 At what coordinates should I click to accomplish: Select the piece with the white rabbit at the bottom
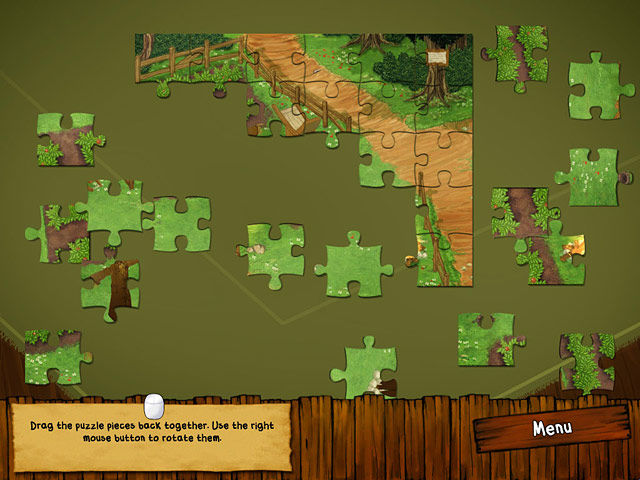pos(365,371)
